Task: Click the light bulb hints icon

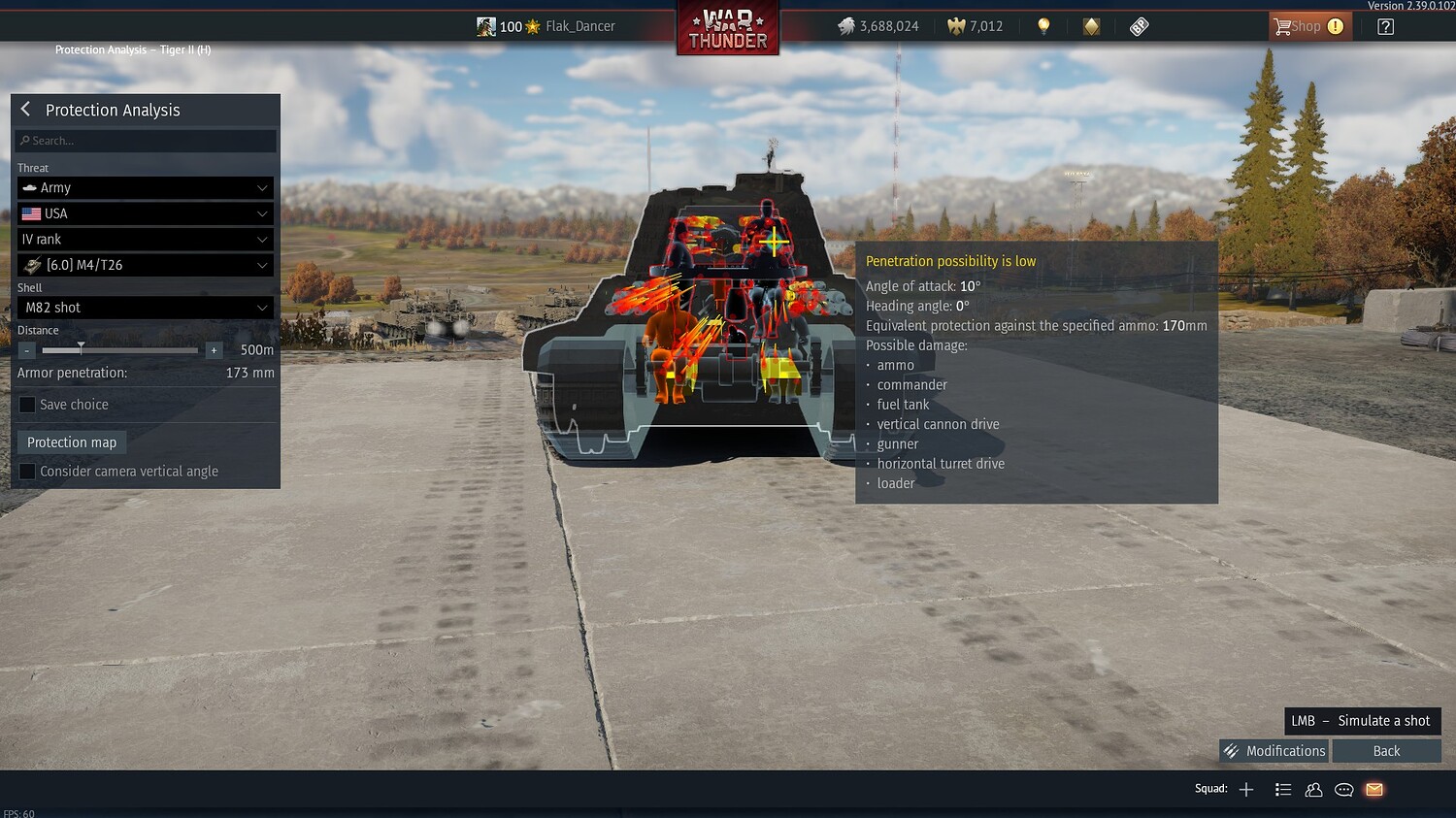Action: tap(1042, 26)
